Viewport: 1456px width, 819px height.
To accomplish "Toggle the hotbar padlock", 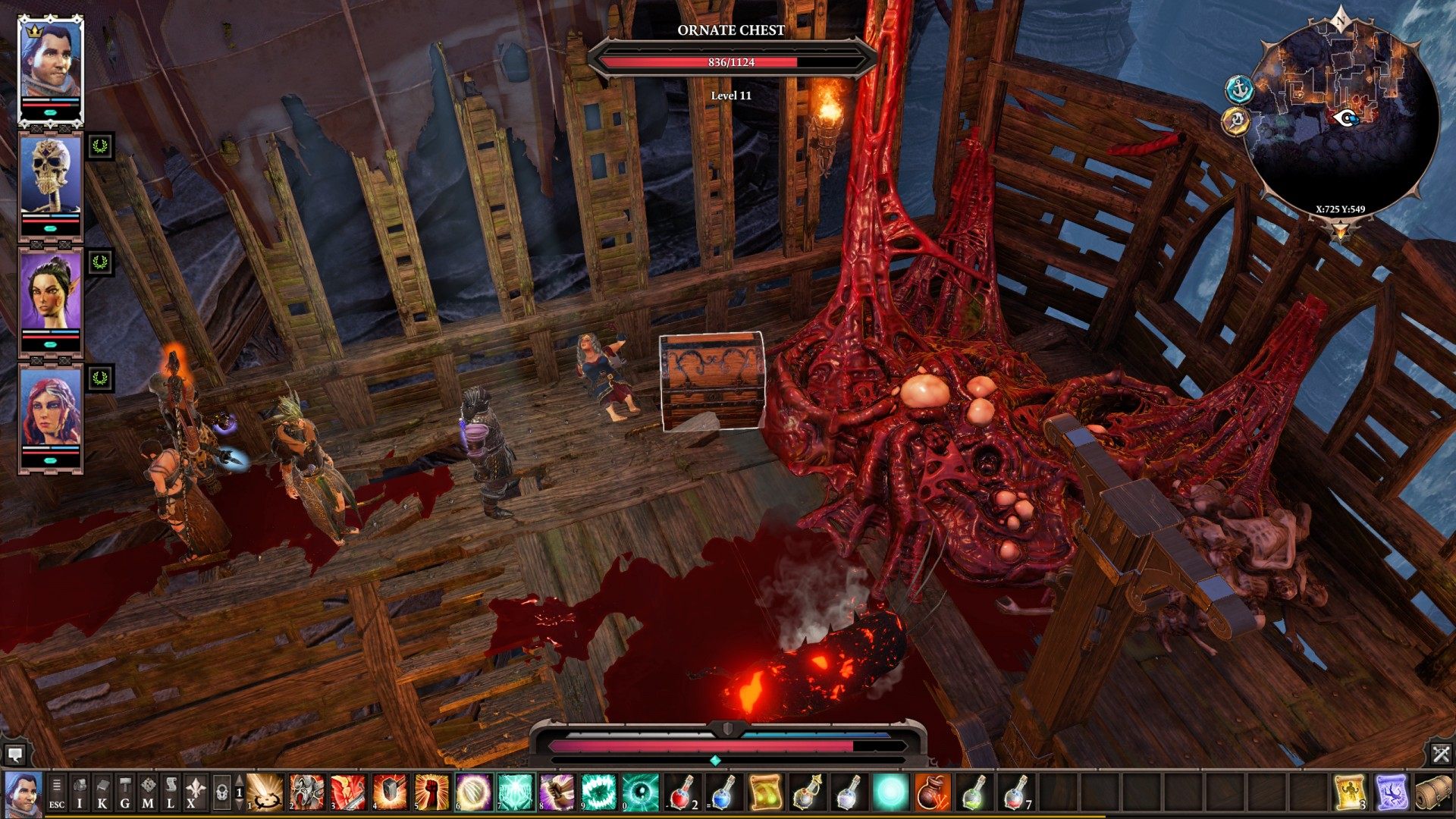I will coord(221,793).
